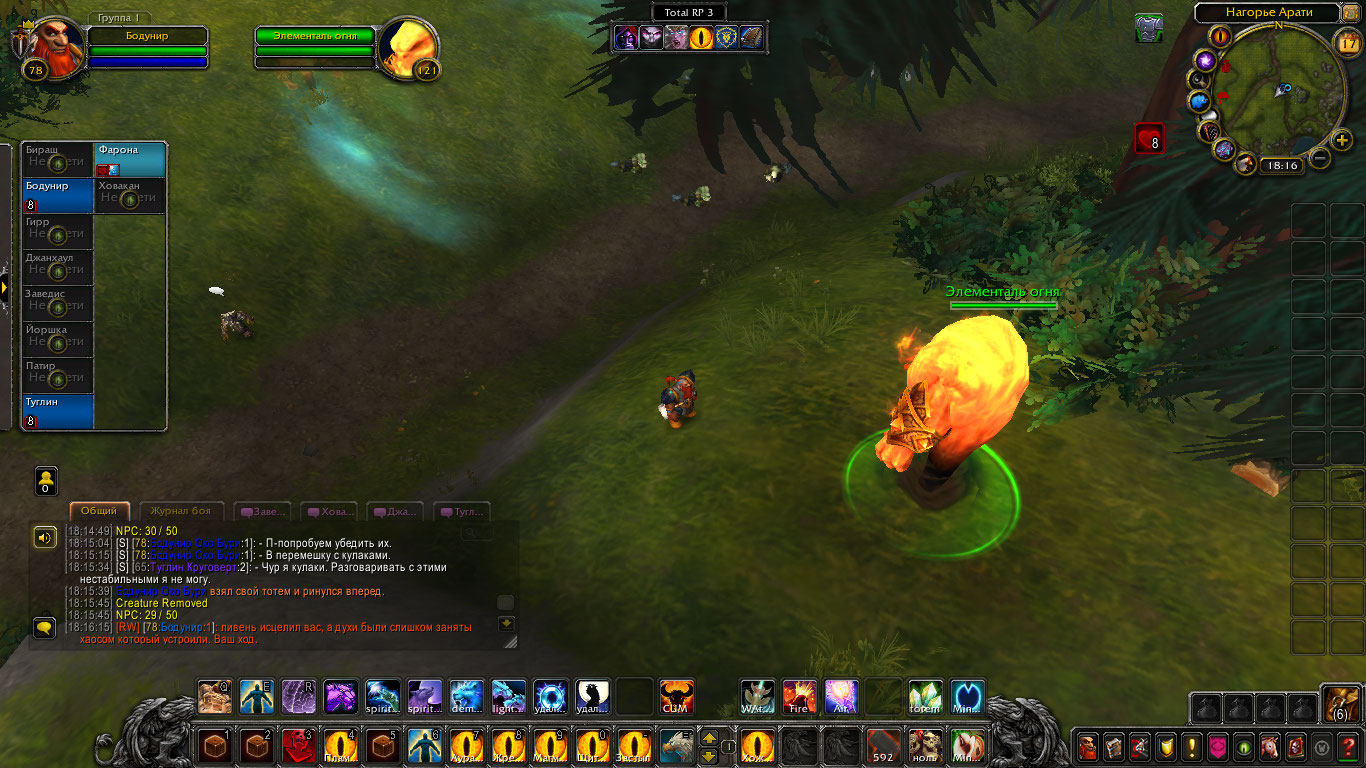Viewport: 1366px width, 768px height.
Task: Toggle the chat voice speaker button
Action: [45, 538]
